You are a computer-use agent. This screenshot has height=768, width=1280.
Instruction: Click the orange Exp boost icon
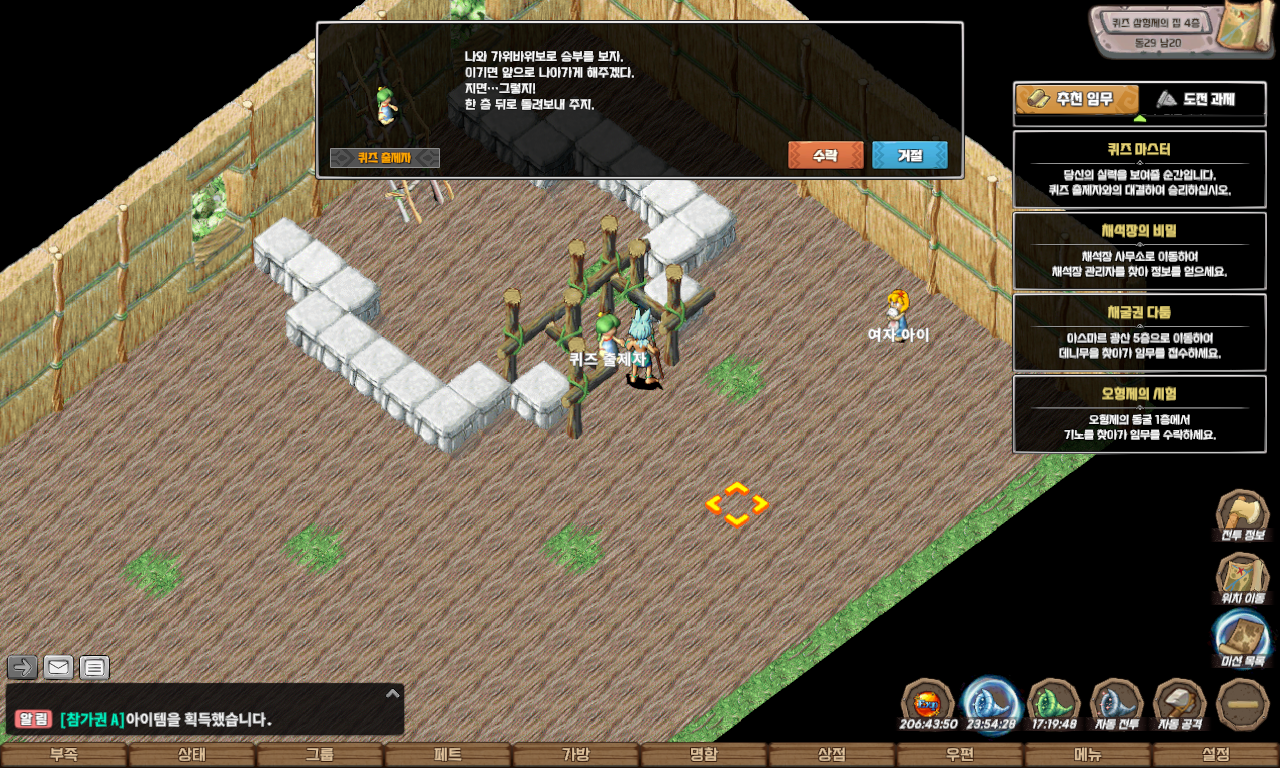pyautogui.click(x=927, y=704)
